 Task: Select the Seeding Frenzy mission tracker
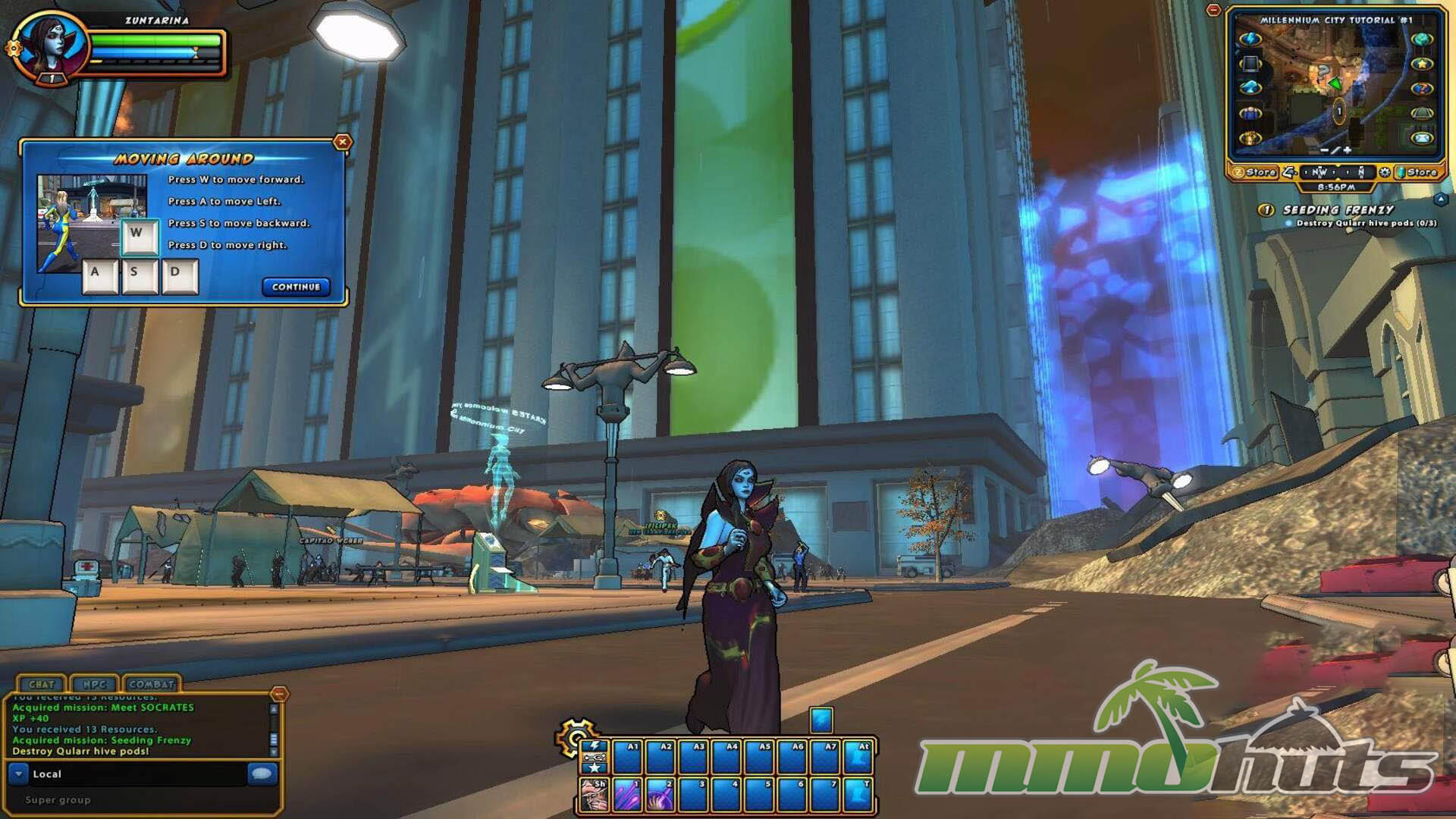(x=1338, y=209)
